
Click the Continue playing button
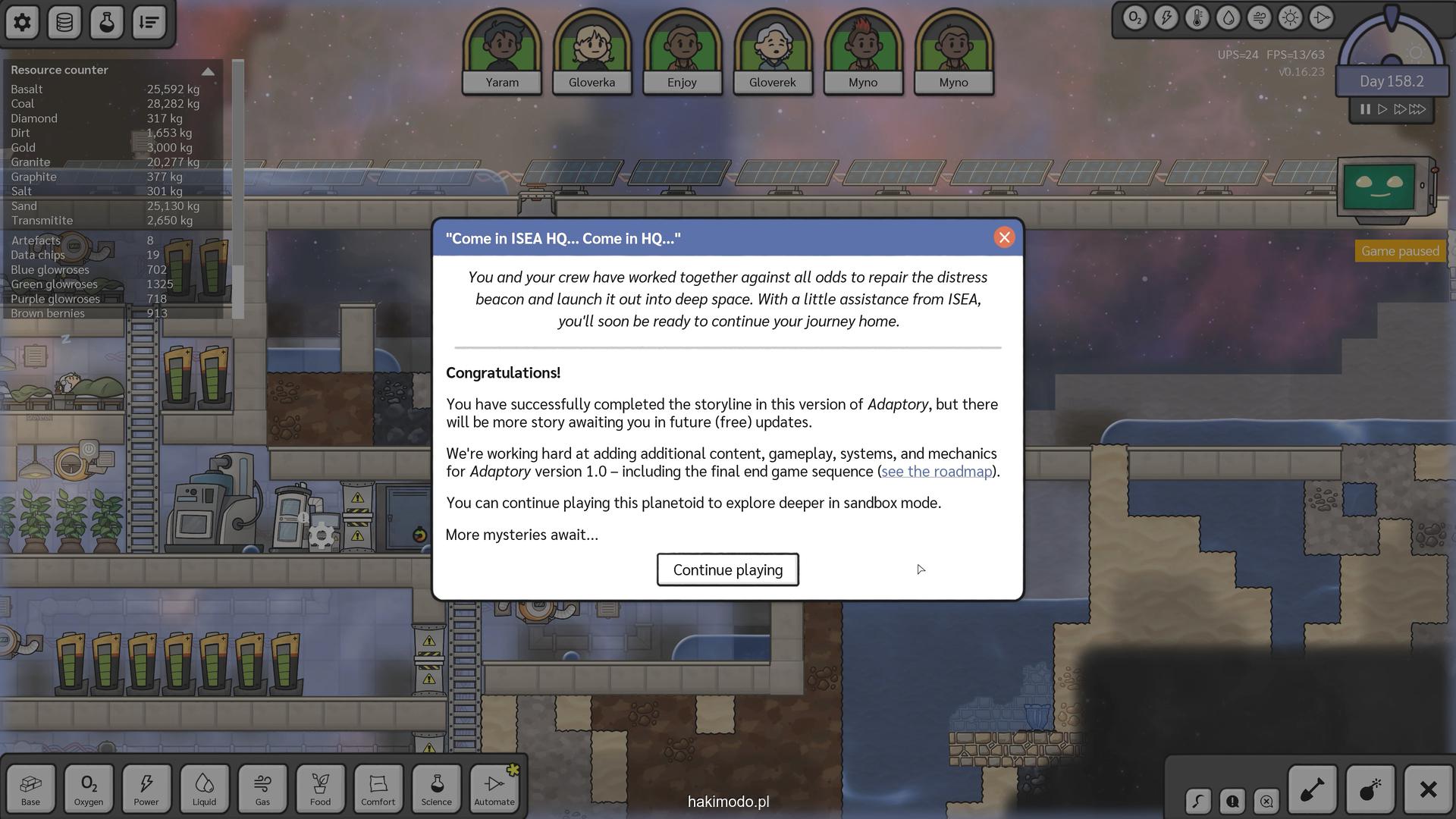point(727,570)
